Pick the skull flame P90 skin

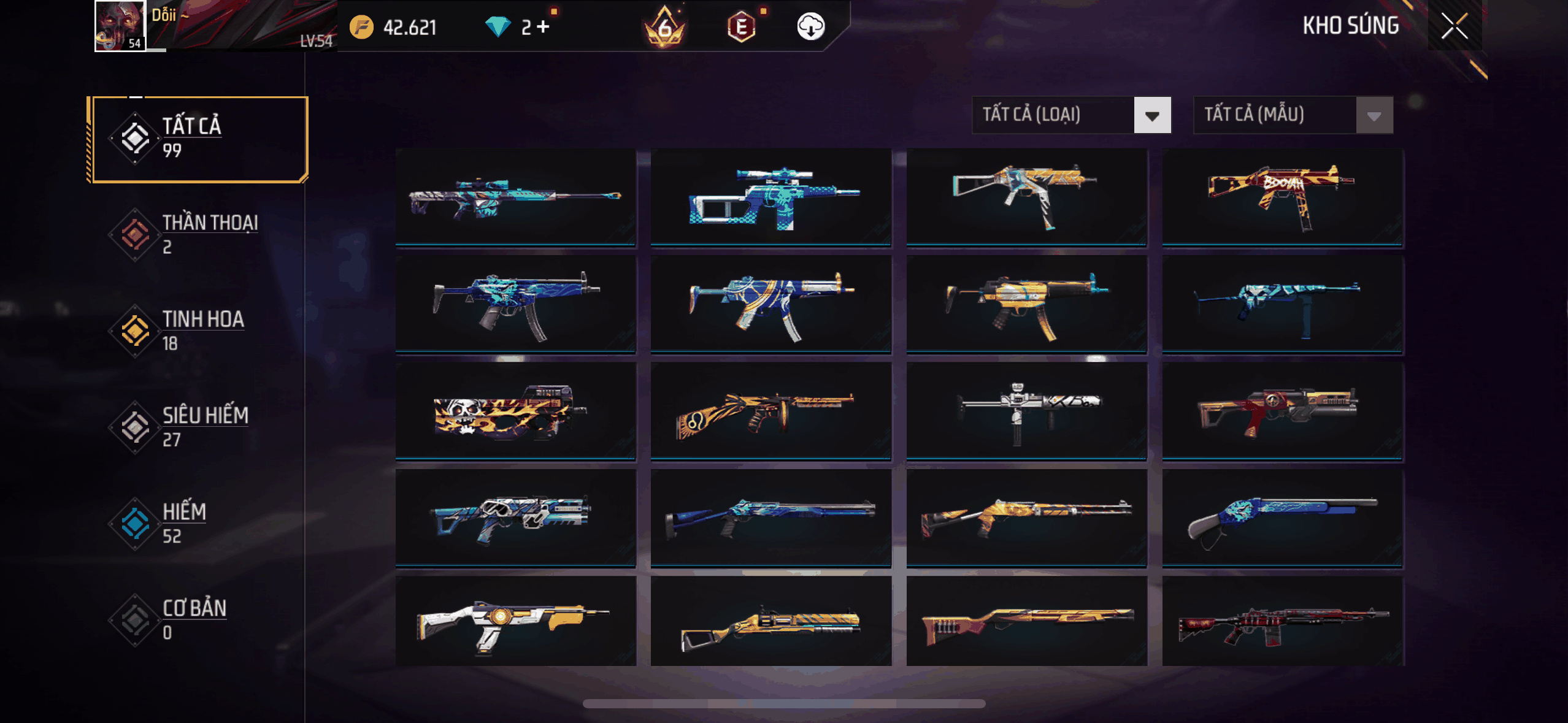[x=515, y=410]
